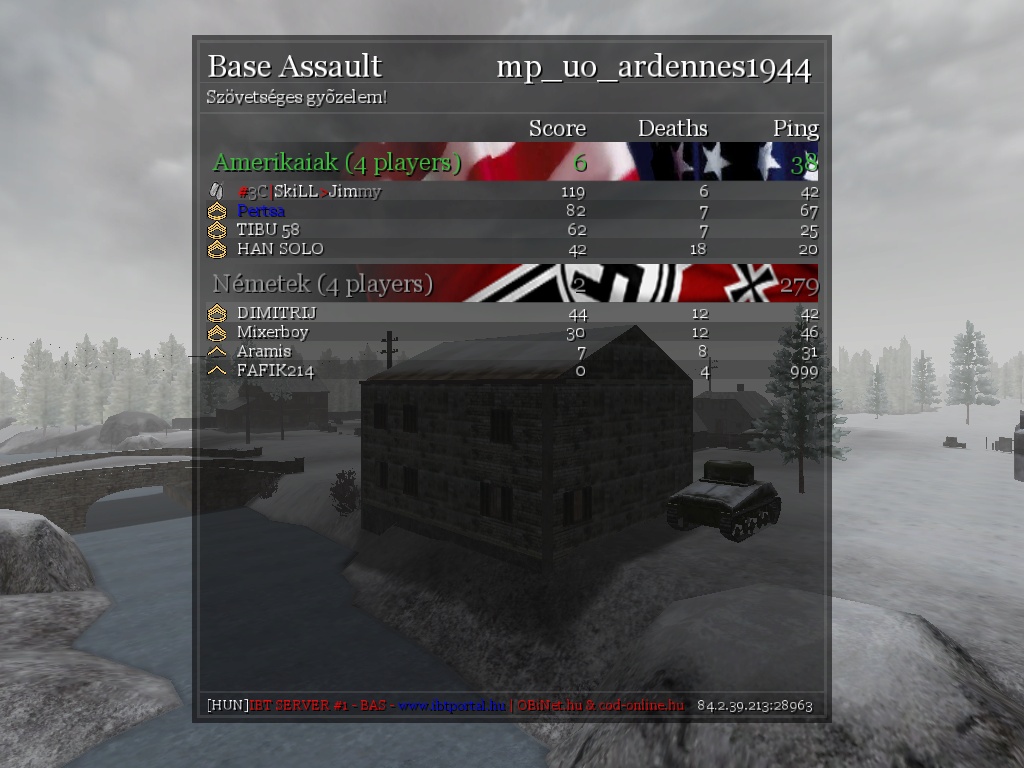Click the Aramis player row
The image size is (1024, 768).
264,351
